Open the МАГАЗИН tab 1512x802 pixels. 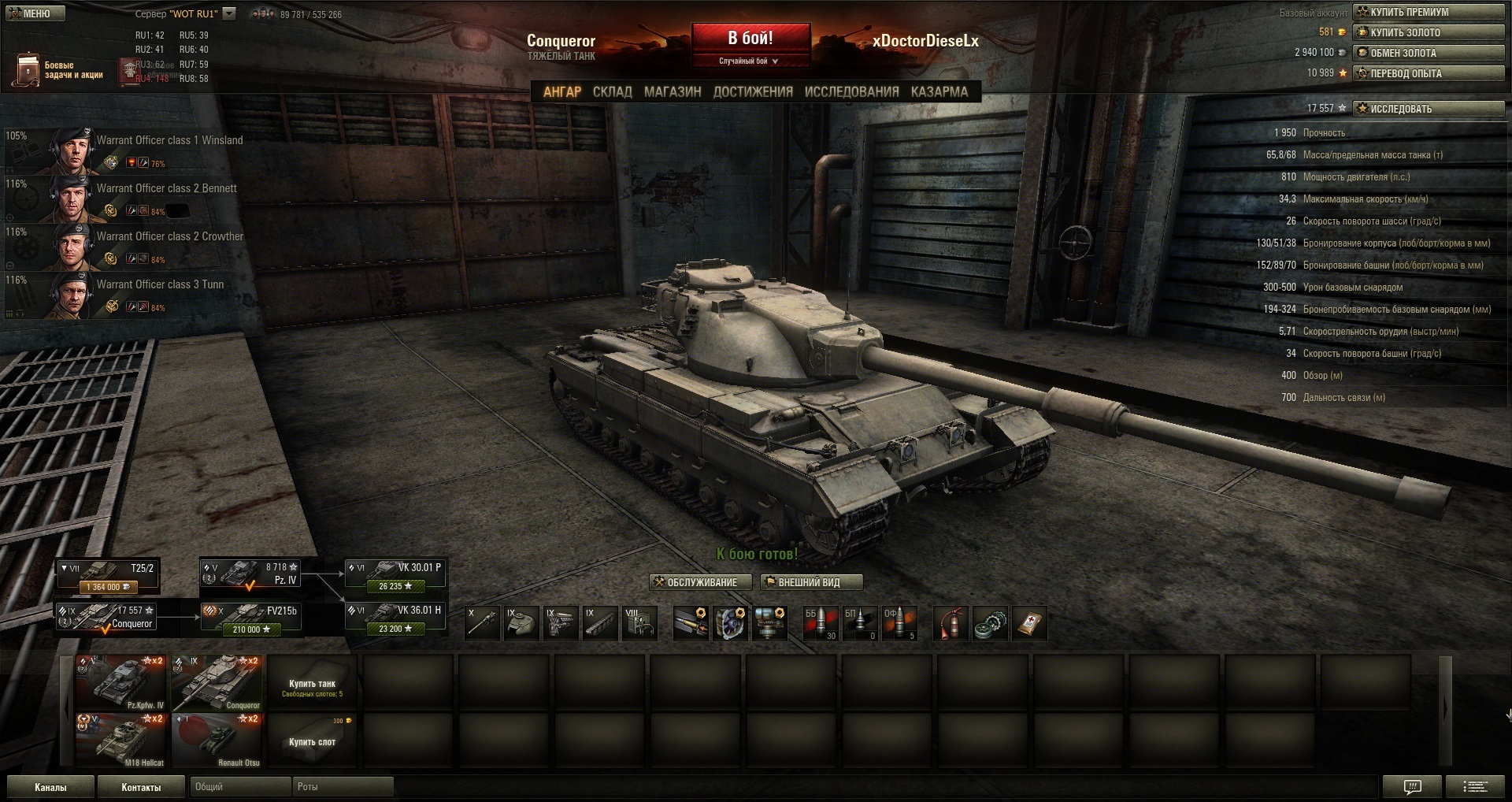click(x=672, y=91)
